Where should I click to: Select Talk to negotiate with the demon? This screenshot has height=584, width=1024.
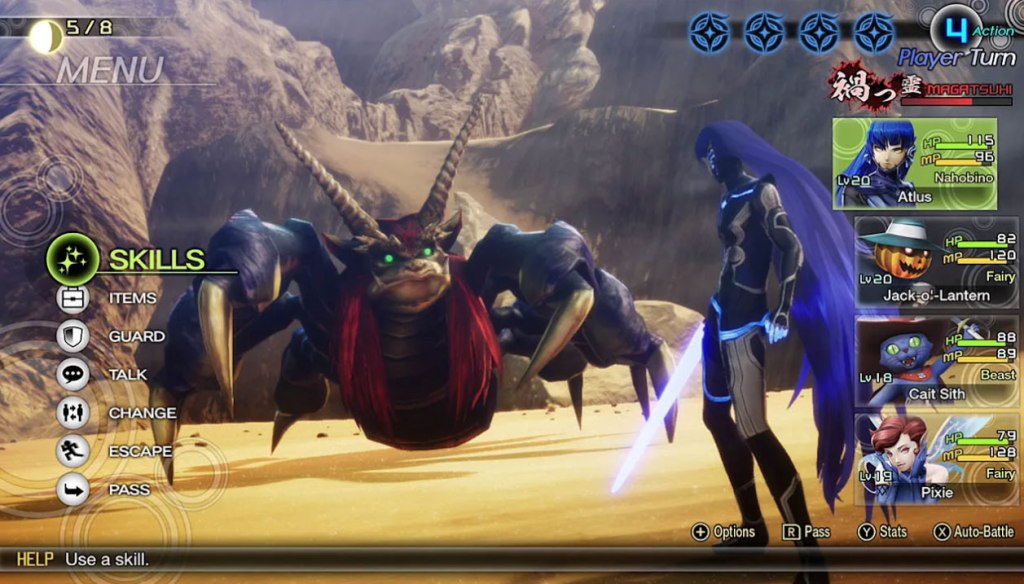(x=127, y=375)
